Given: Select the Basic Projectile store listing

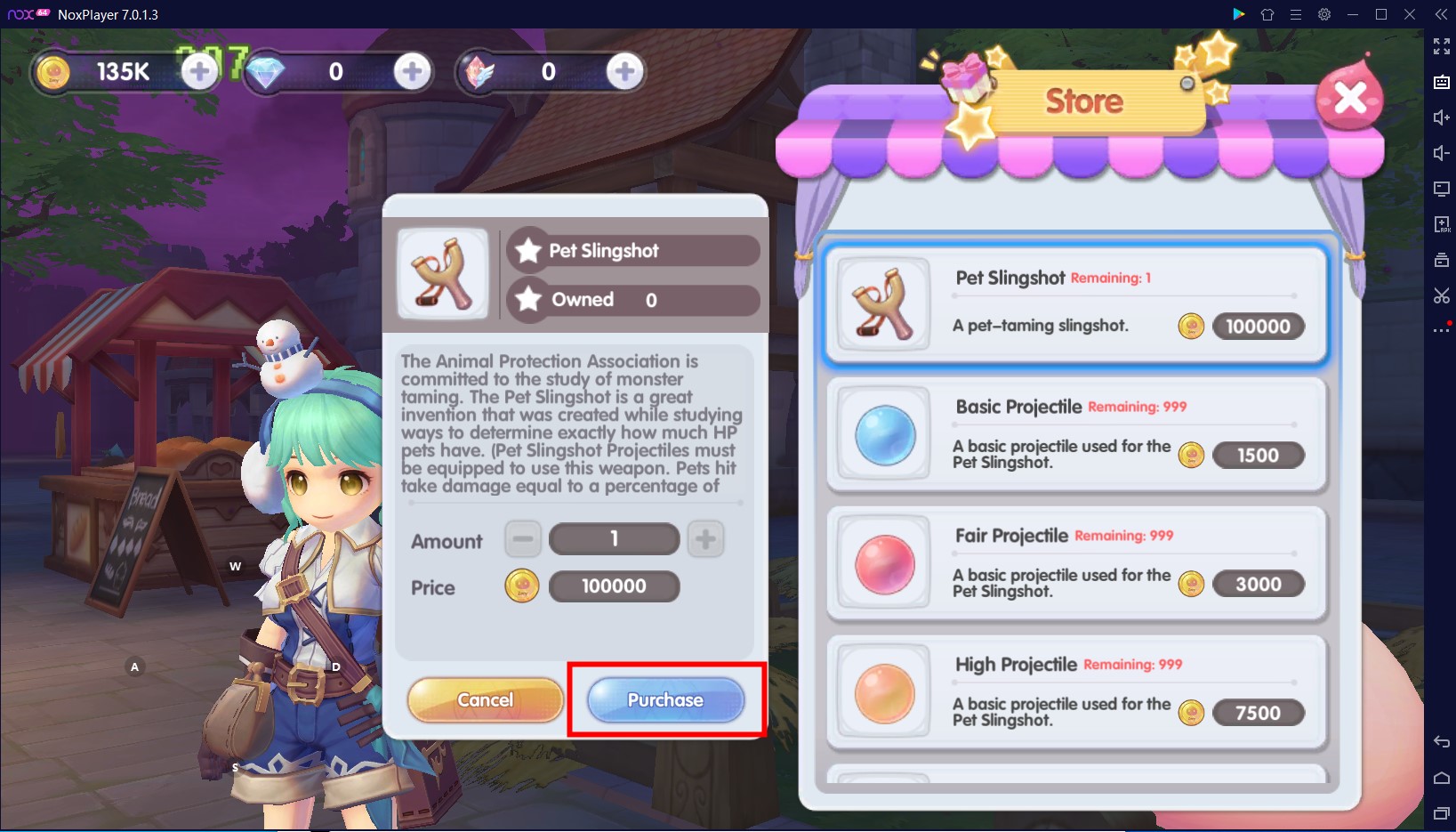Looking at the screenshot, I should coord(1074,435).
